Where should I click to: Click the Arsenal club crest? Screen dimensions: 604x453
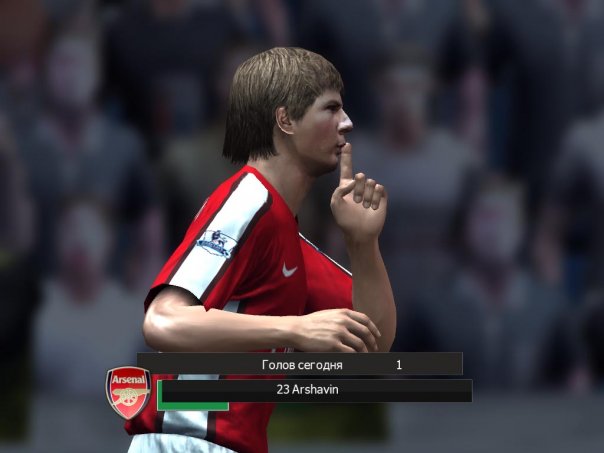pyautogui.click(x=128, y=391)
